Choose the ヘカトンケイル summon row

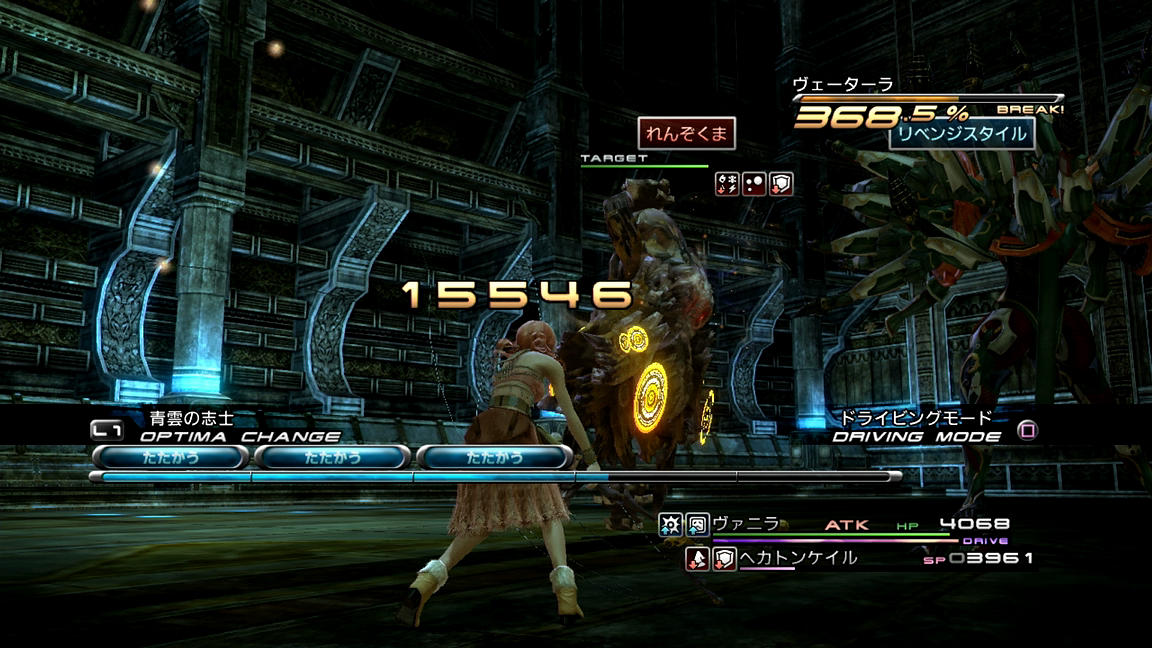point(798,559)
